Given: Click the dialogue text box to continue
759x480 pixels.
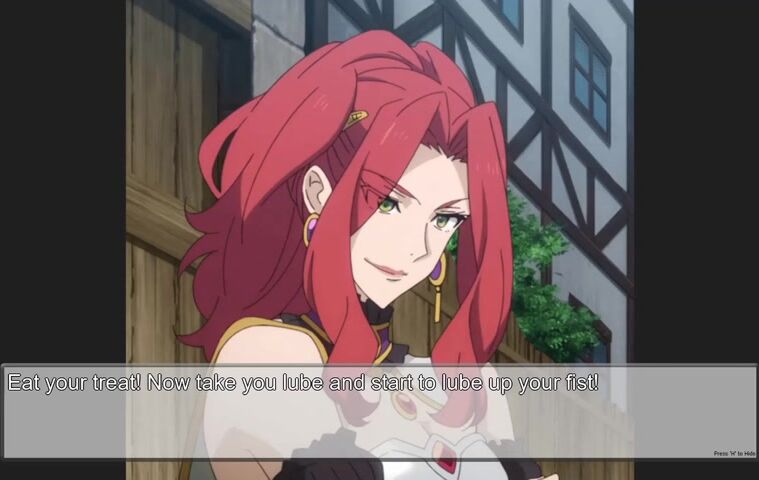Looking at the screenshot, I should [378, 411].
